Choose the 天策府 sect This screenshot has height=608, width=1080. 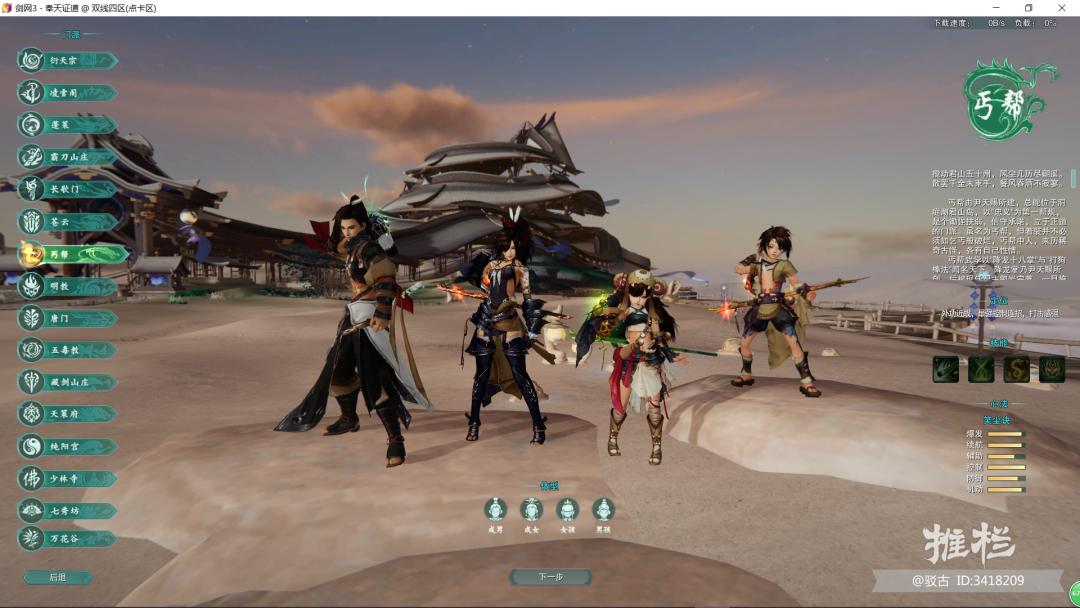66,414
